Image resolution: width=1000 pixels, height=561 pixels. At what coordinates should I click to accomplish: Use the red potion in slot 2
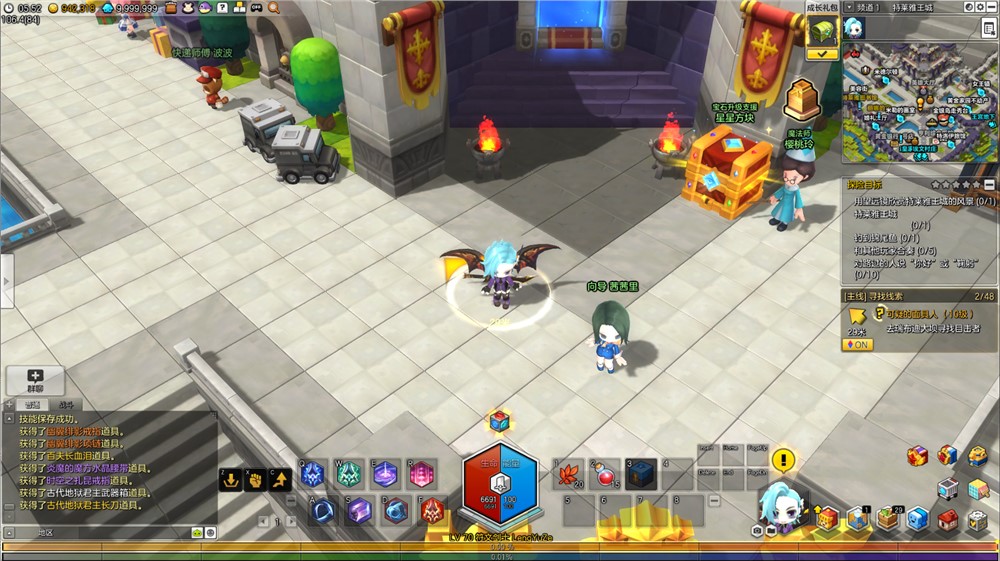click(607, 474)
